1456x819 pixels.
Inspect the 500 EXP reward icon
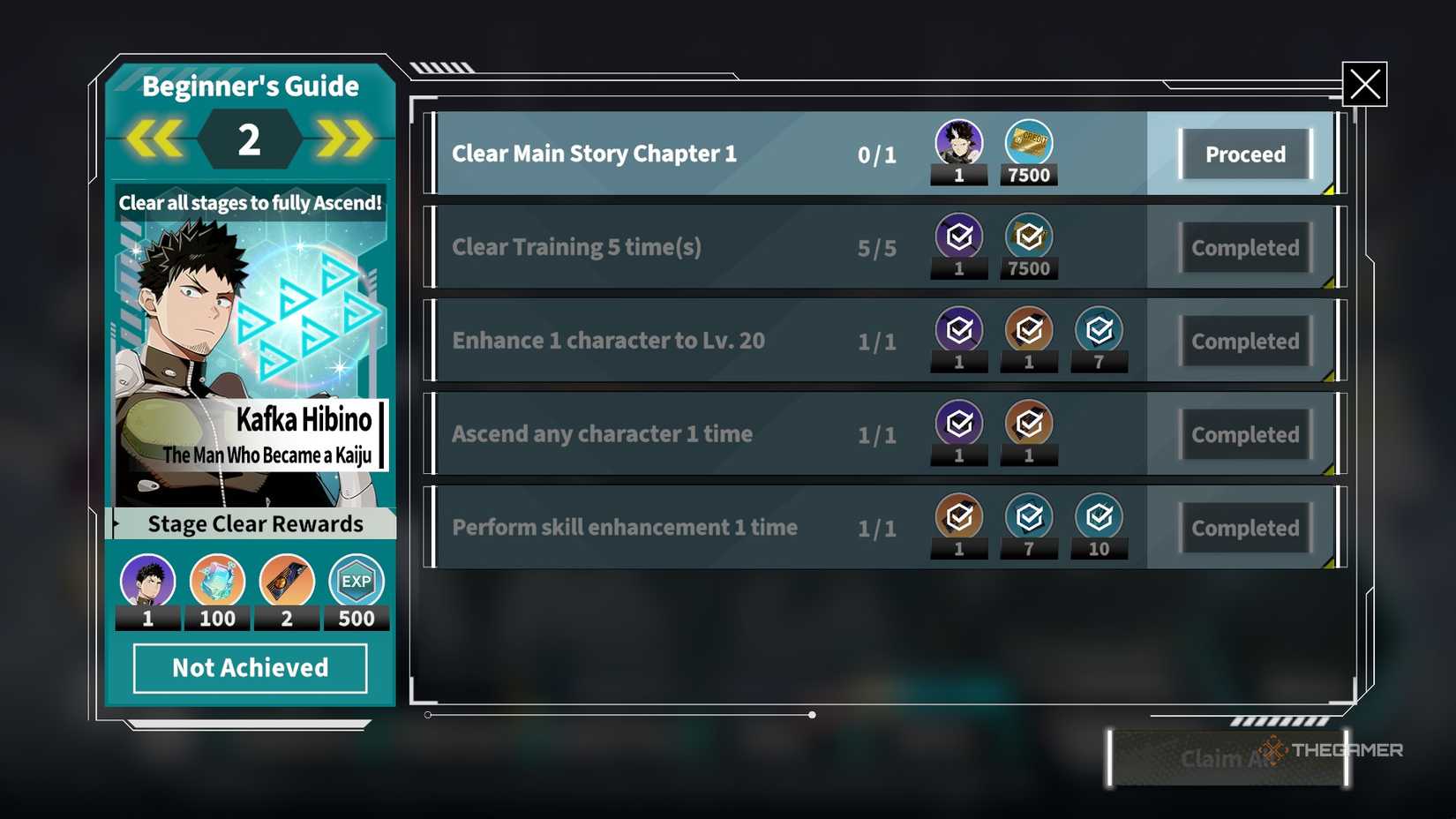tap(356, 582)
